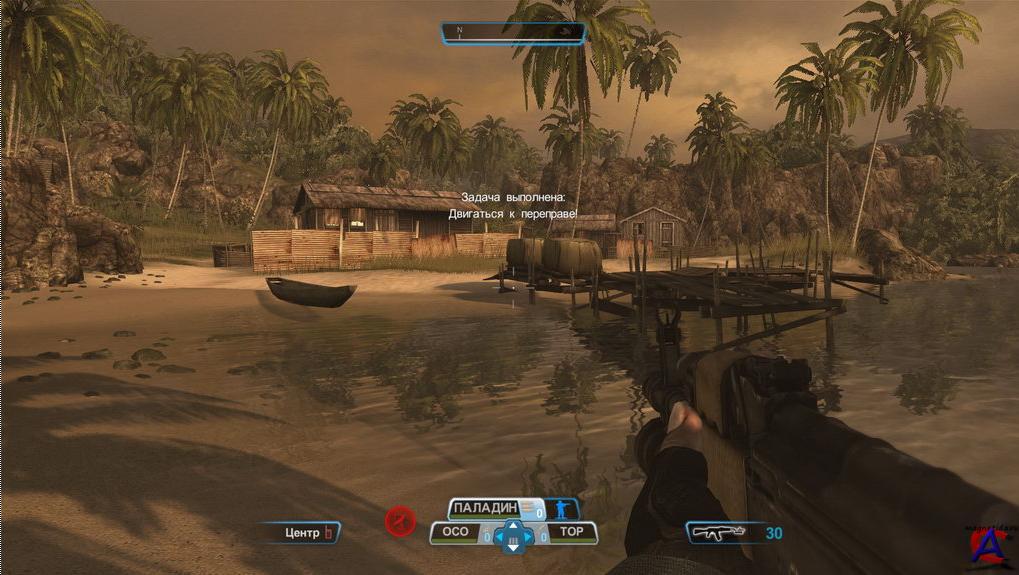Click the squad command directional pad

513,535
